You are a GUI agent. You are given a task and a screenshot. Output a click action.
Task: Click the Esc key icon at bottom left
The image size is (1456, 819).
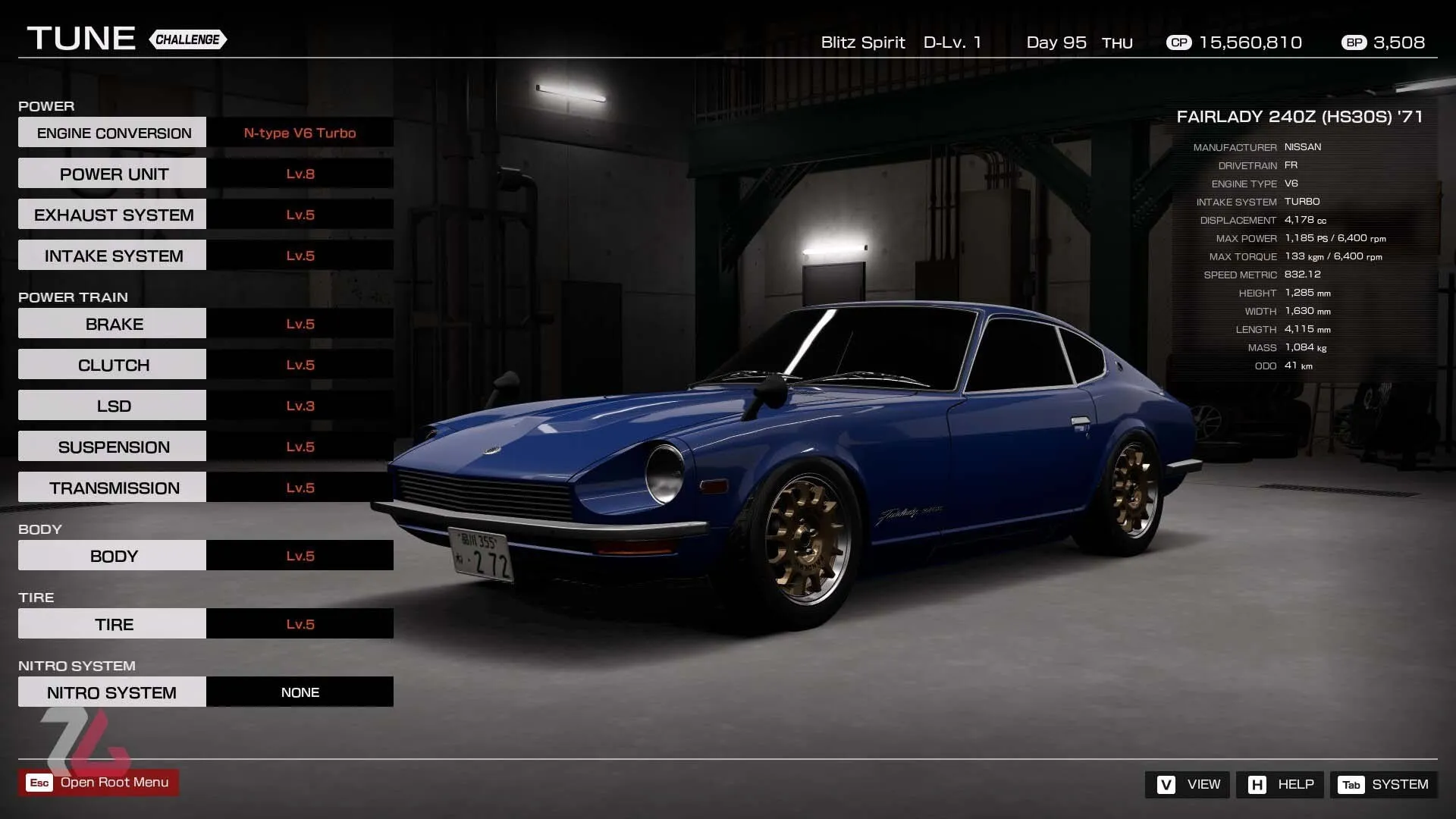[x=39, y=782]
